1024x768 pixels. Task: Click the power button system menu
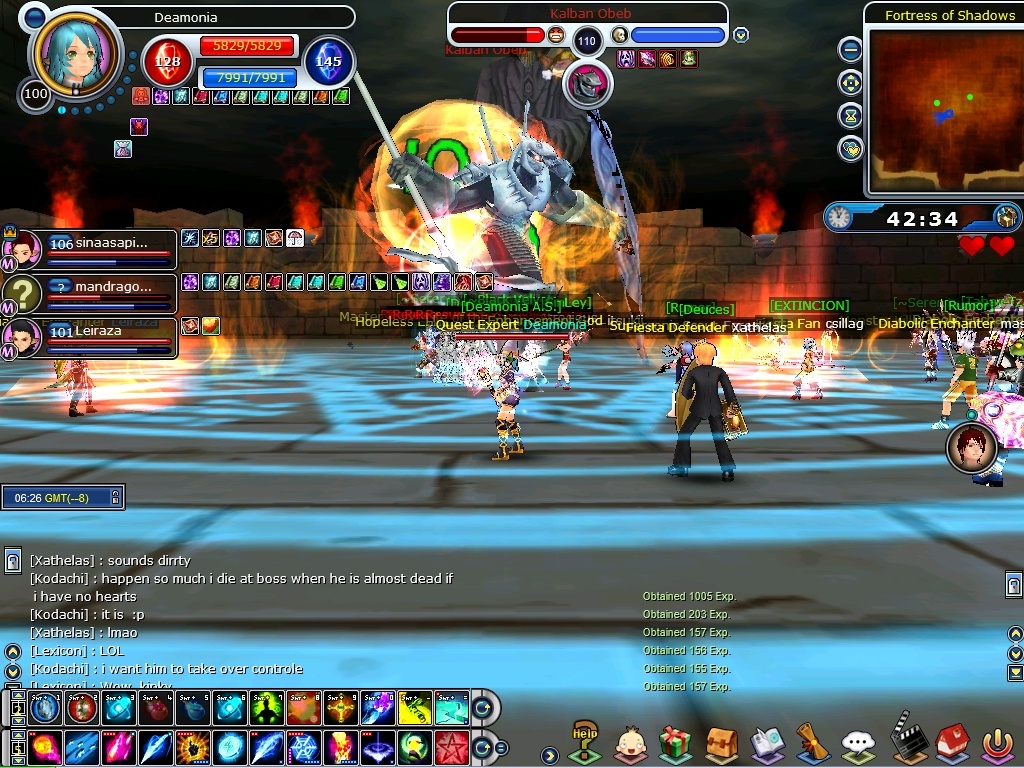(x=996, y=744)
